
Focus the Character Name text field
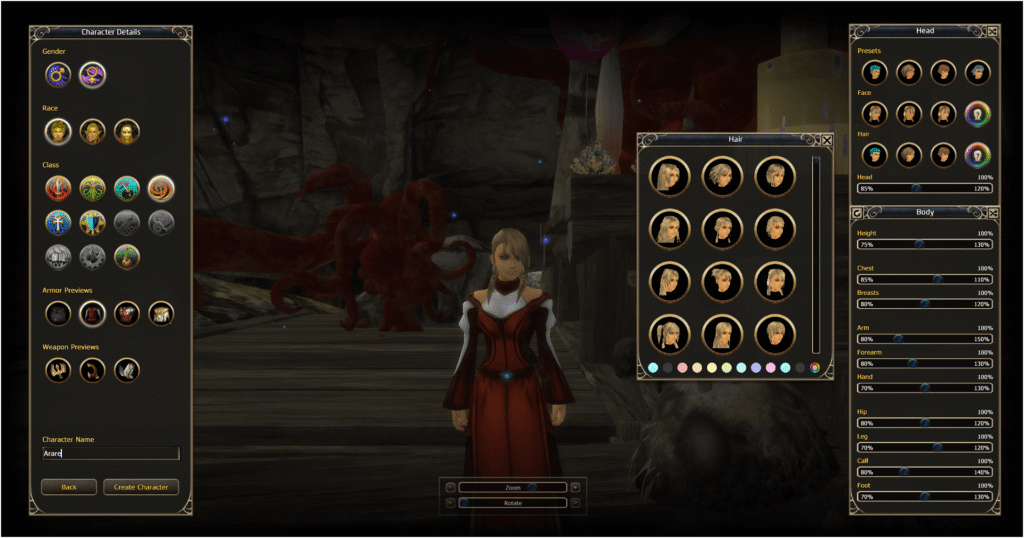pyautogui.click(x=110, y=453)
